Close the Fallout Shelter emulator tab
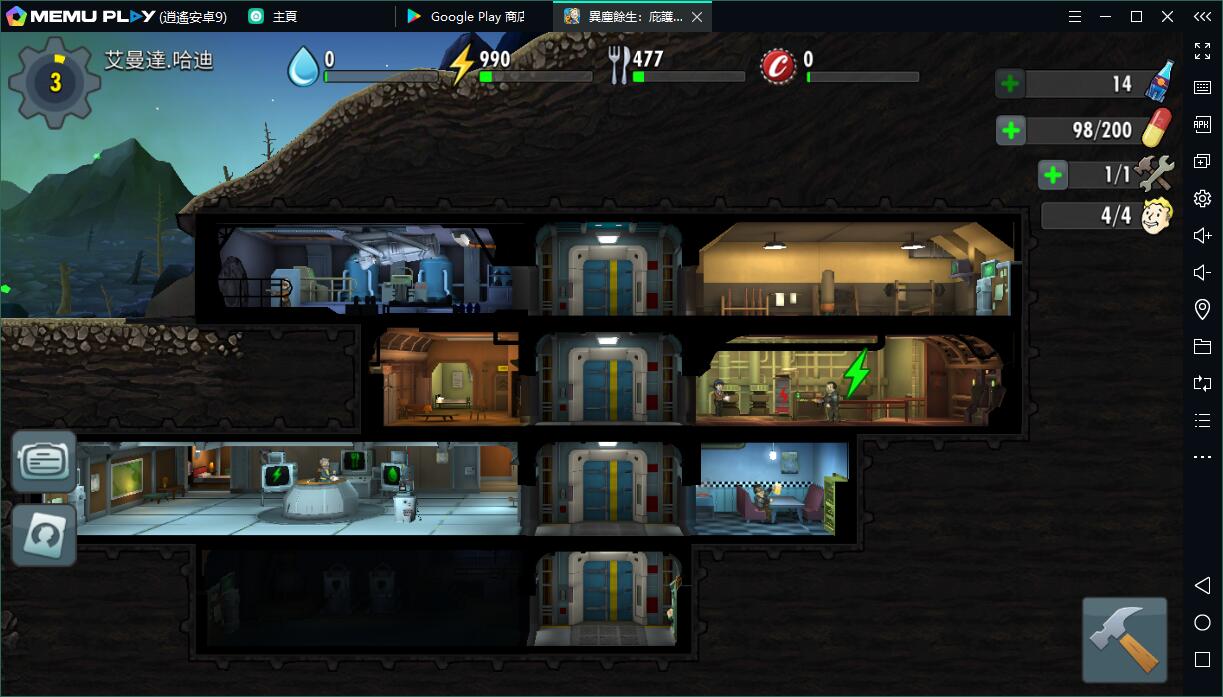Image resolution: width=1223 pixels, height=697 pixels. pos(697,17)
